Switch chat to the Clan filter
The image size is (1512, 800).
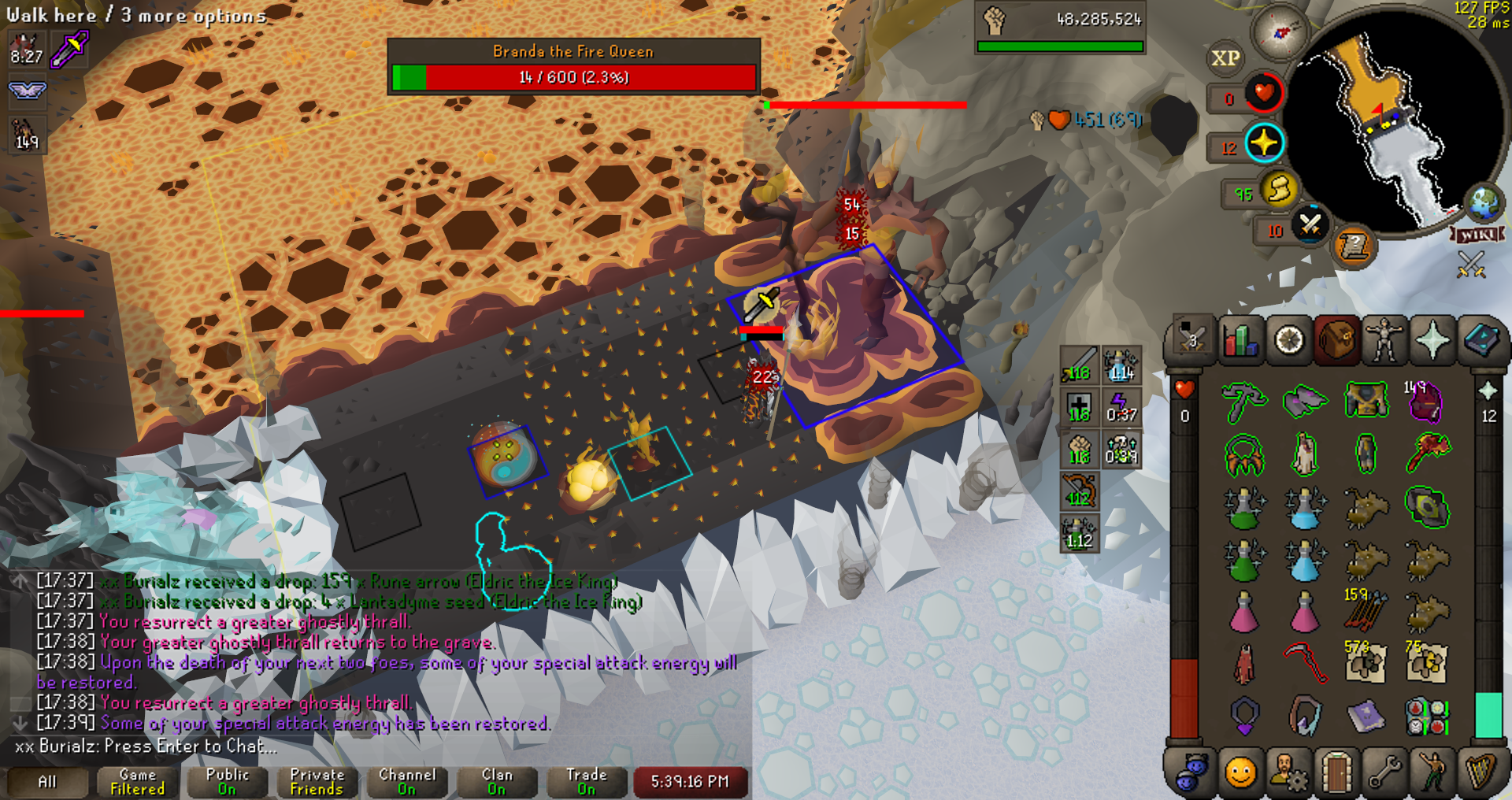click(496, 782)
